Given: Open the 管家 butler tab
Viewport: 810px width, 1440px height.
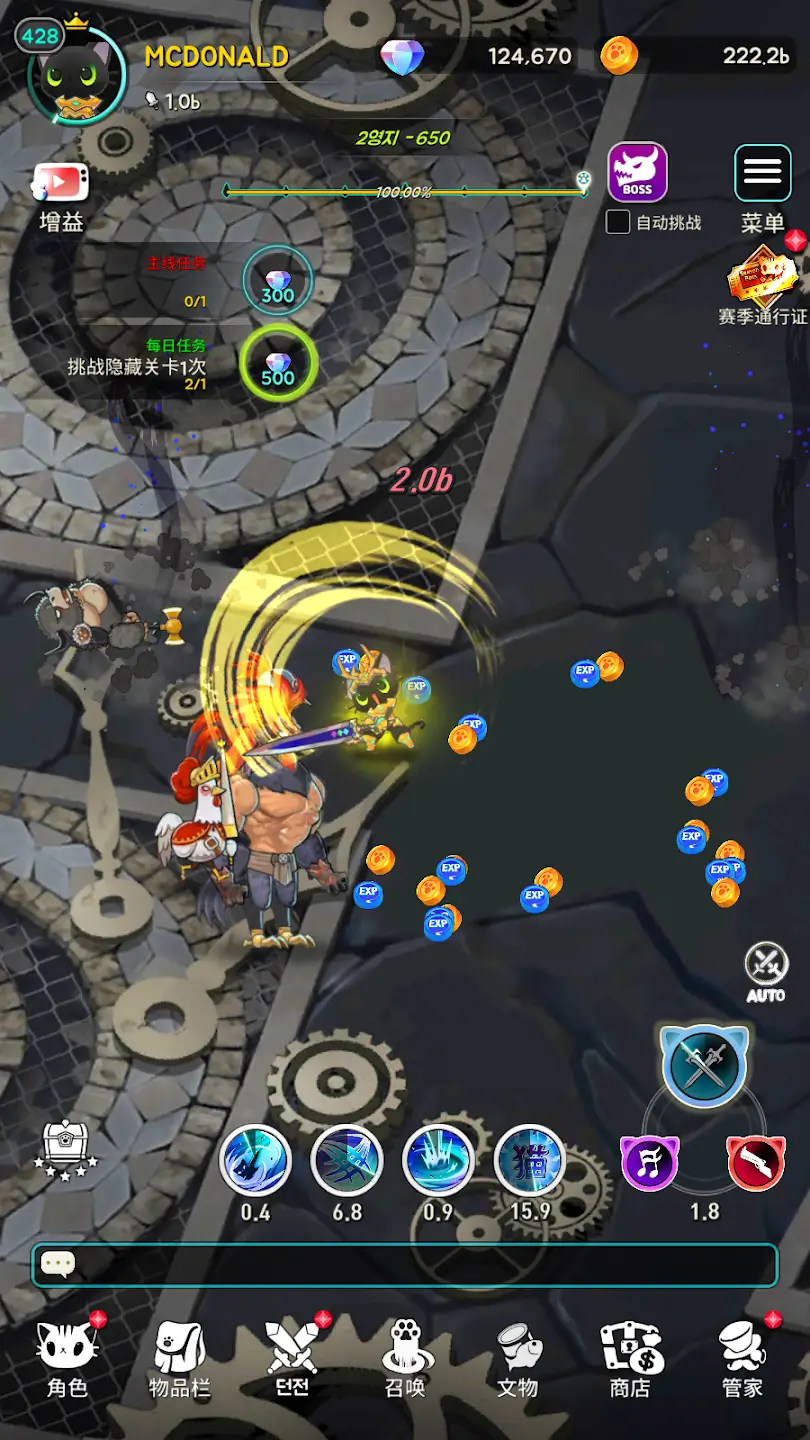Looking at the screenshot, I should point(742,1357).
